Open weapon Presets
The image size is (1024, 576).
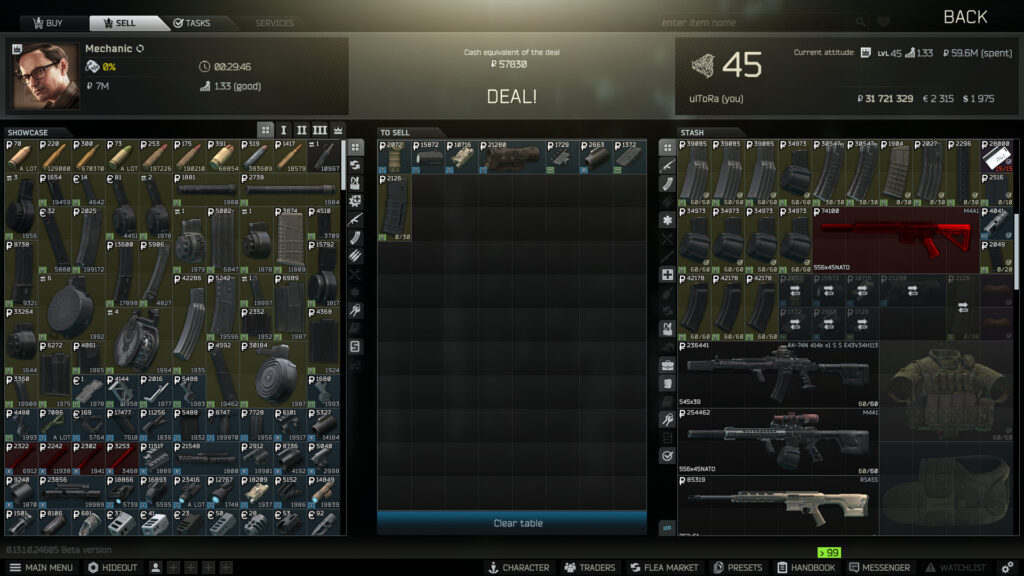coord(738,567)
